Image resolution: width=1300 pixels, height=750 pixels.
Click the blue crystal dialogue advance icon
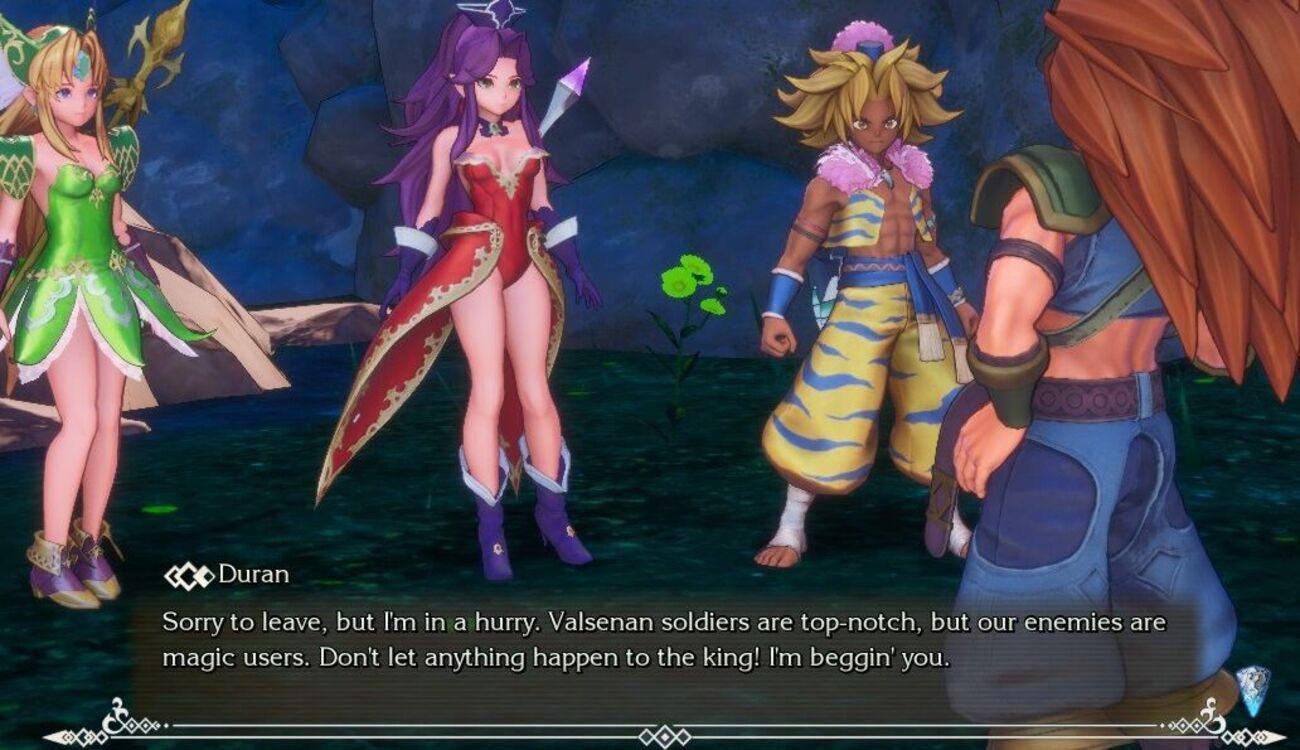click(1252, 689)
